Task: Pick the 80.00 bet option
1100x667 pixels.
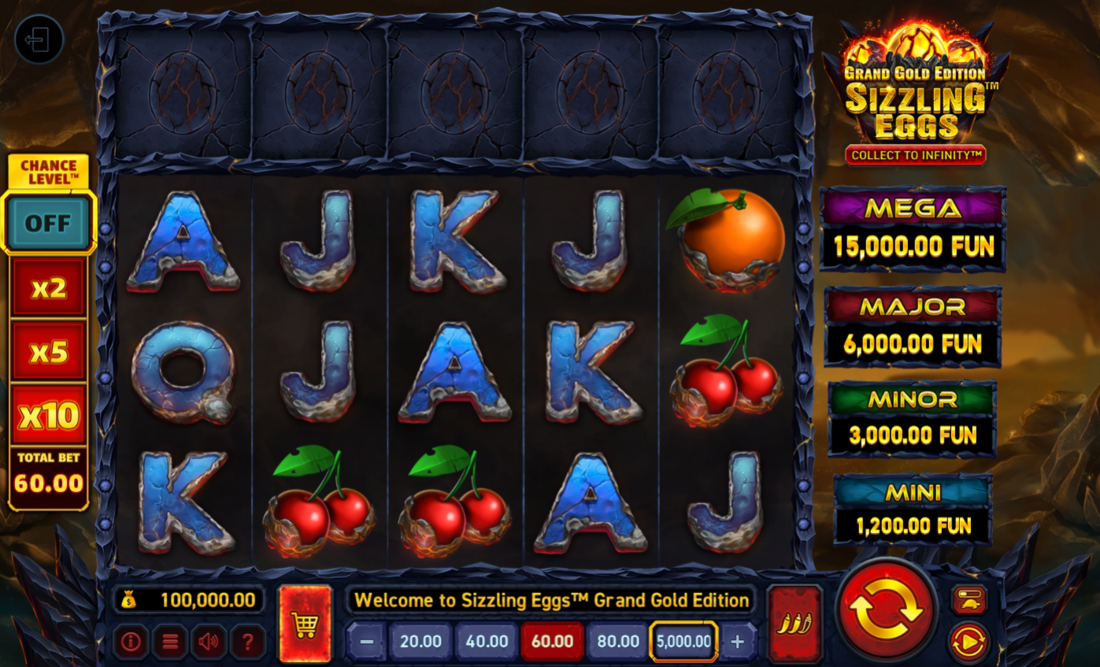Action: pos(617,641)
